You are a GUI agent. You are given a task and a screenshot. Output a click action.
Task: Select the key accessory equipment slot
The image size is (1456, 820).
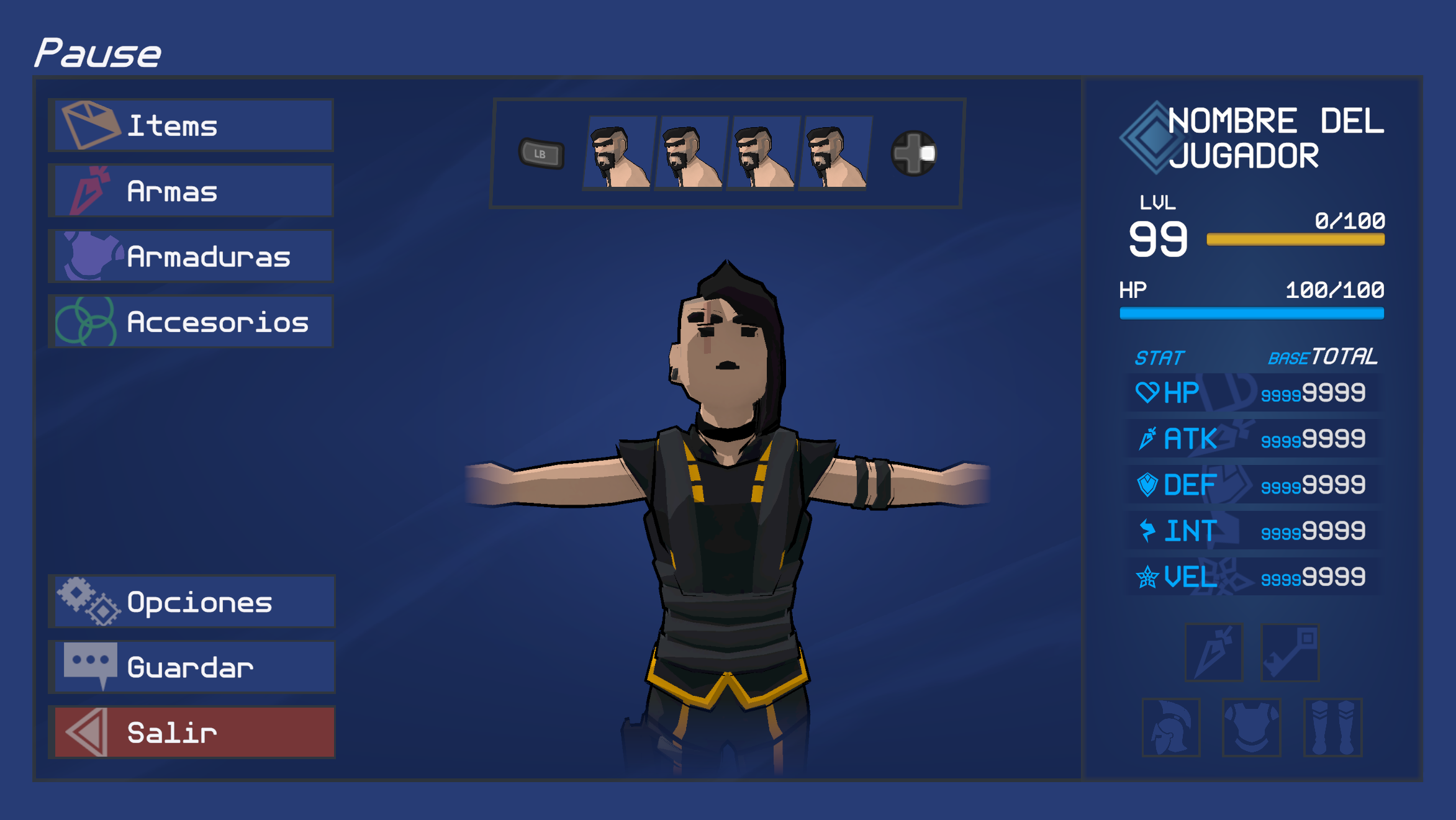click(x=1290, y=653)
